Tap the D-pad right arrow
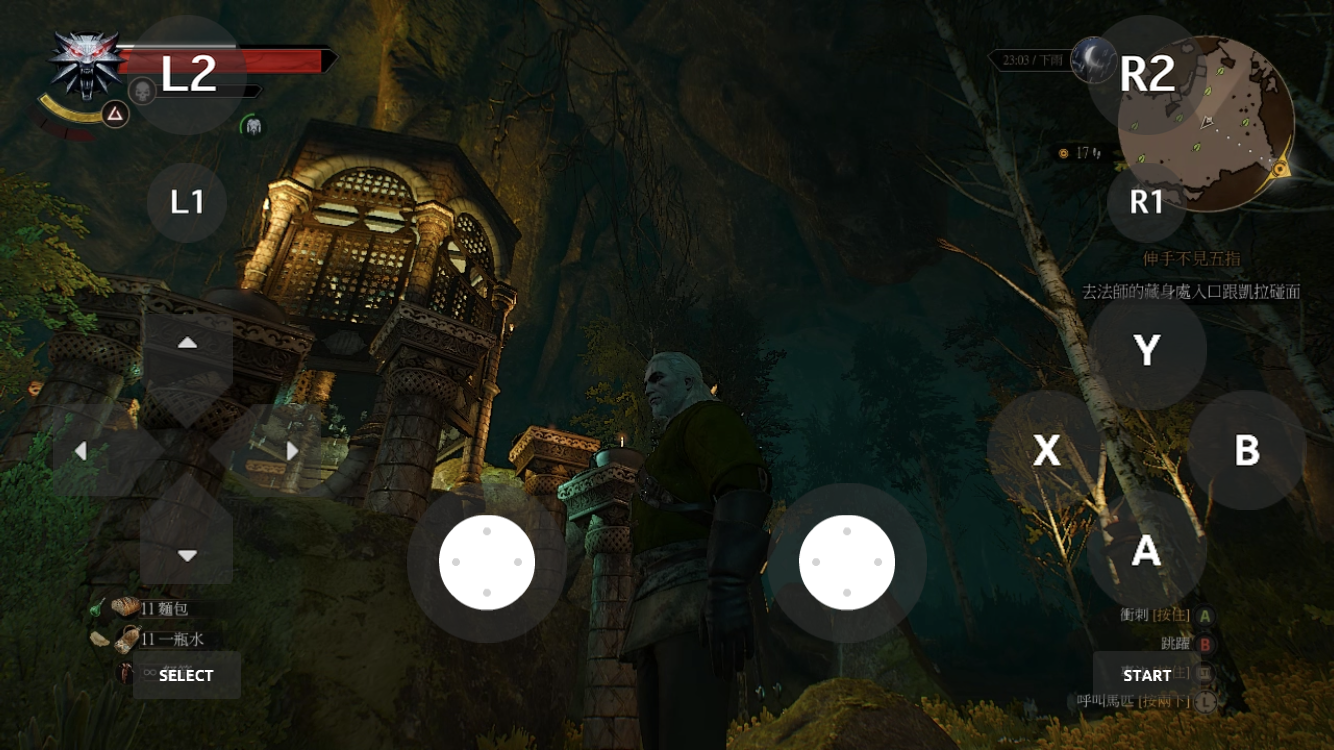 tap(290, 451)
